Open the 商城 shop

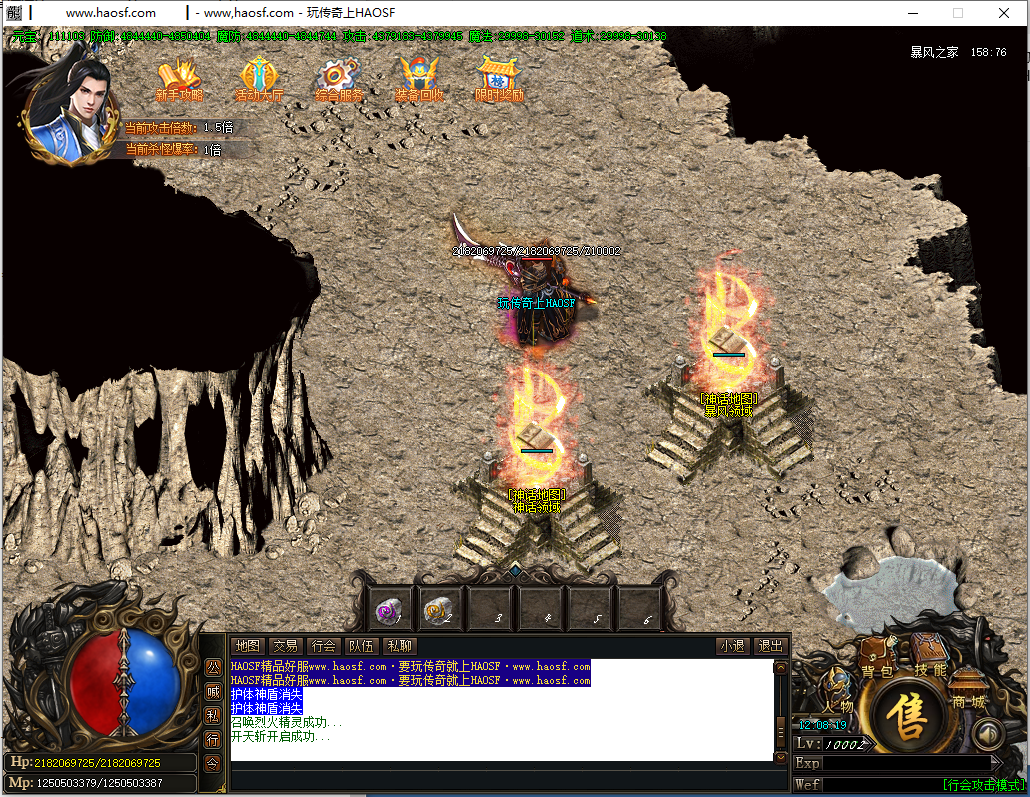pos(967,691)
